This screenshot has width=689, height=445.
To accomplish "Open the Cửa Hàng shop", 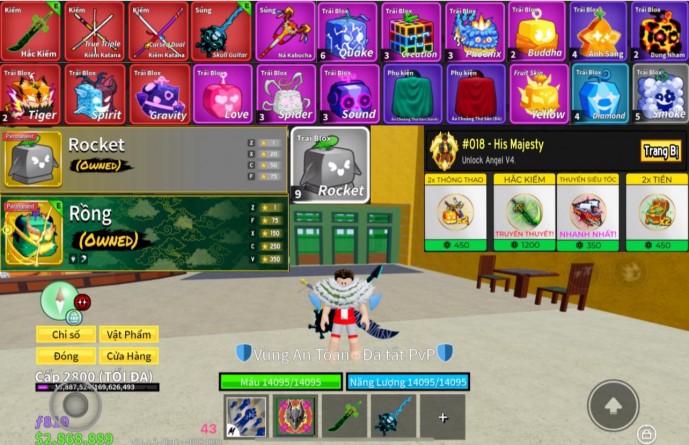I will [x=128, y=355].
